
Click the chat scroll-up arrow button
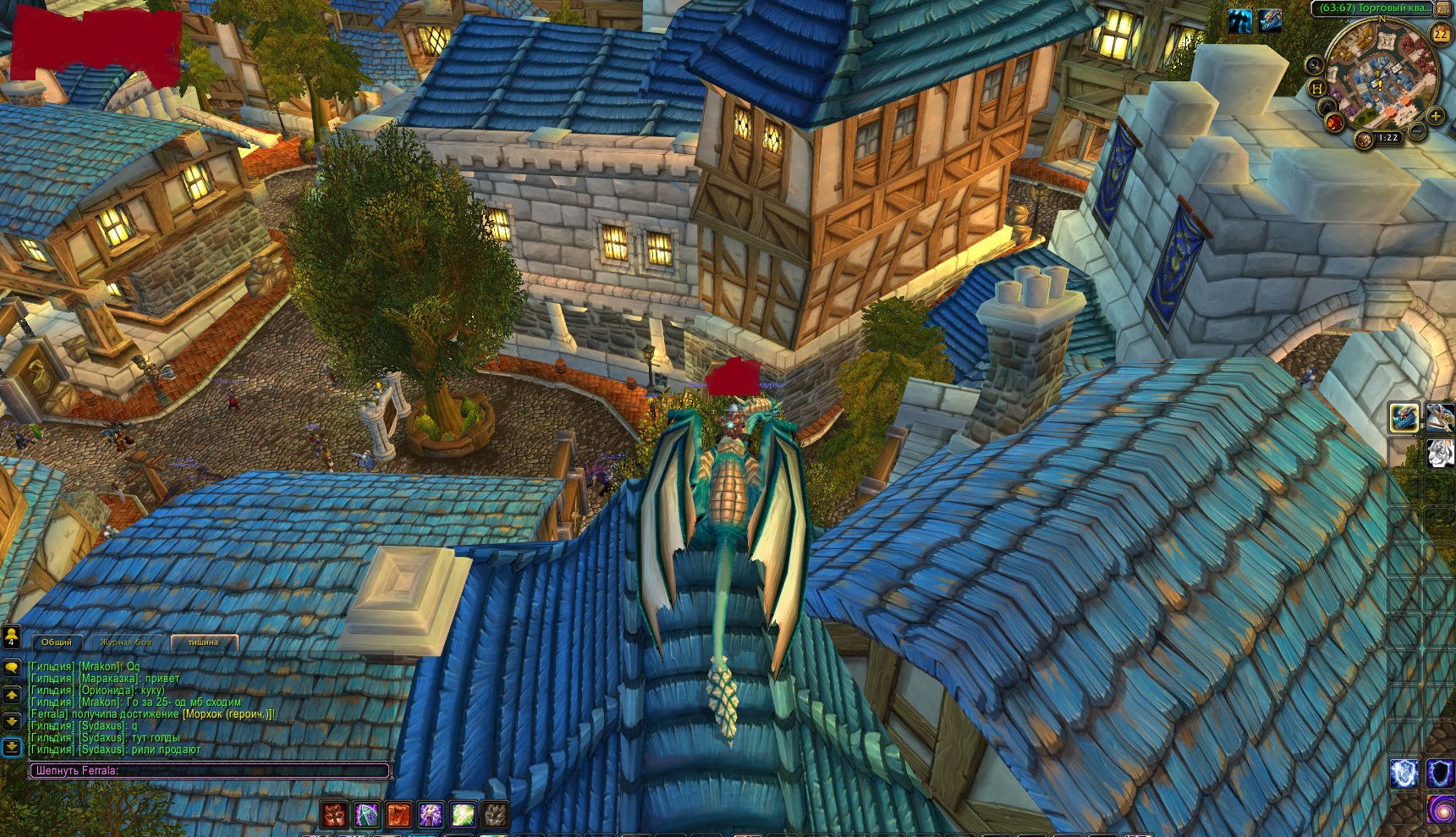[12, 695]
